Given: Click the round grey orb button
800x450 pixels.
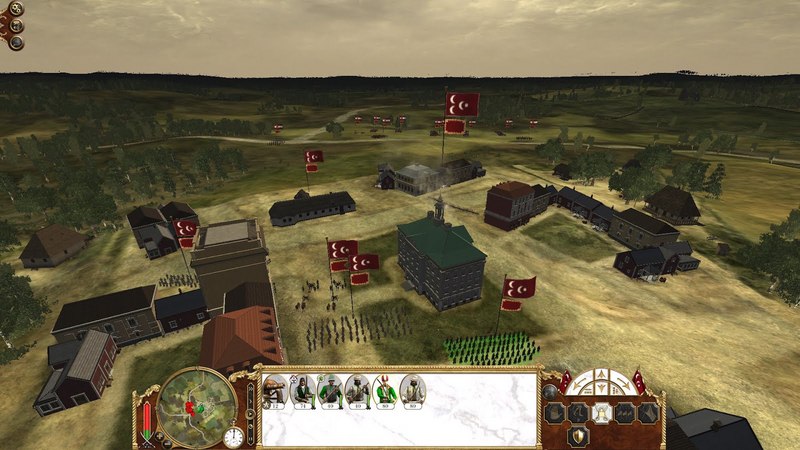Looking at the screenshot, I should click(548, 390).
